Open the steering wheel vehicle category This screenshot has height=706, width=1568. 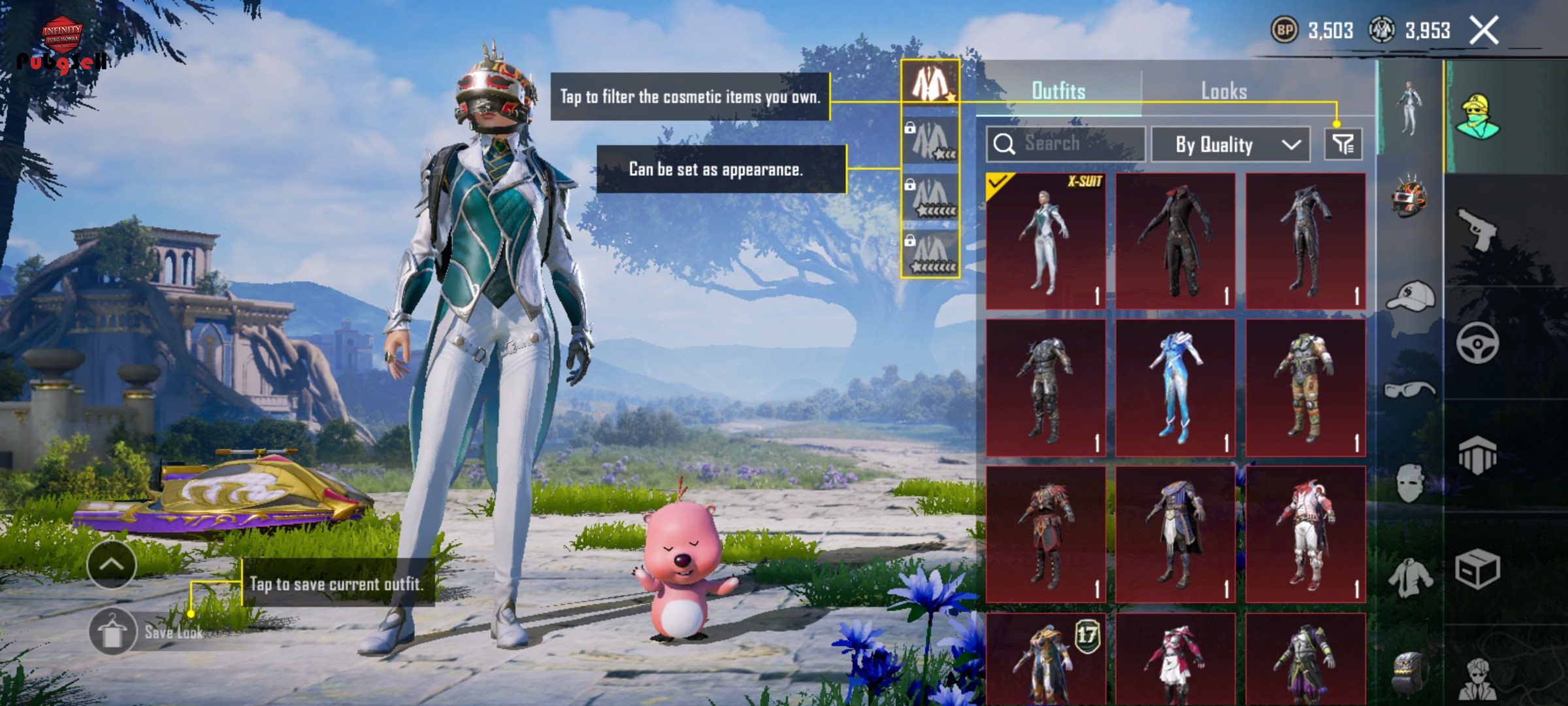[1477, 343]
